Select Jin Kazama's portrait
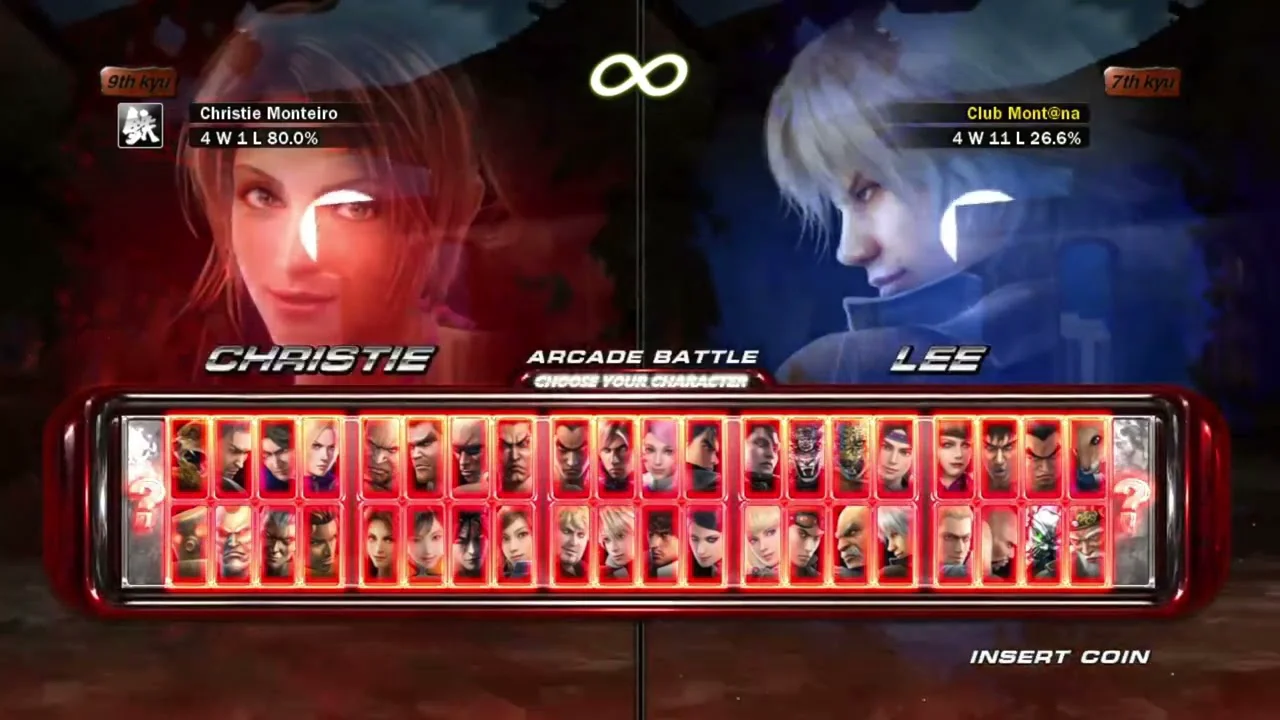 click(704, 456)
